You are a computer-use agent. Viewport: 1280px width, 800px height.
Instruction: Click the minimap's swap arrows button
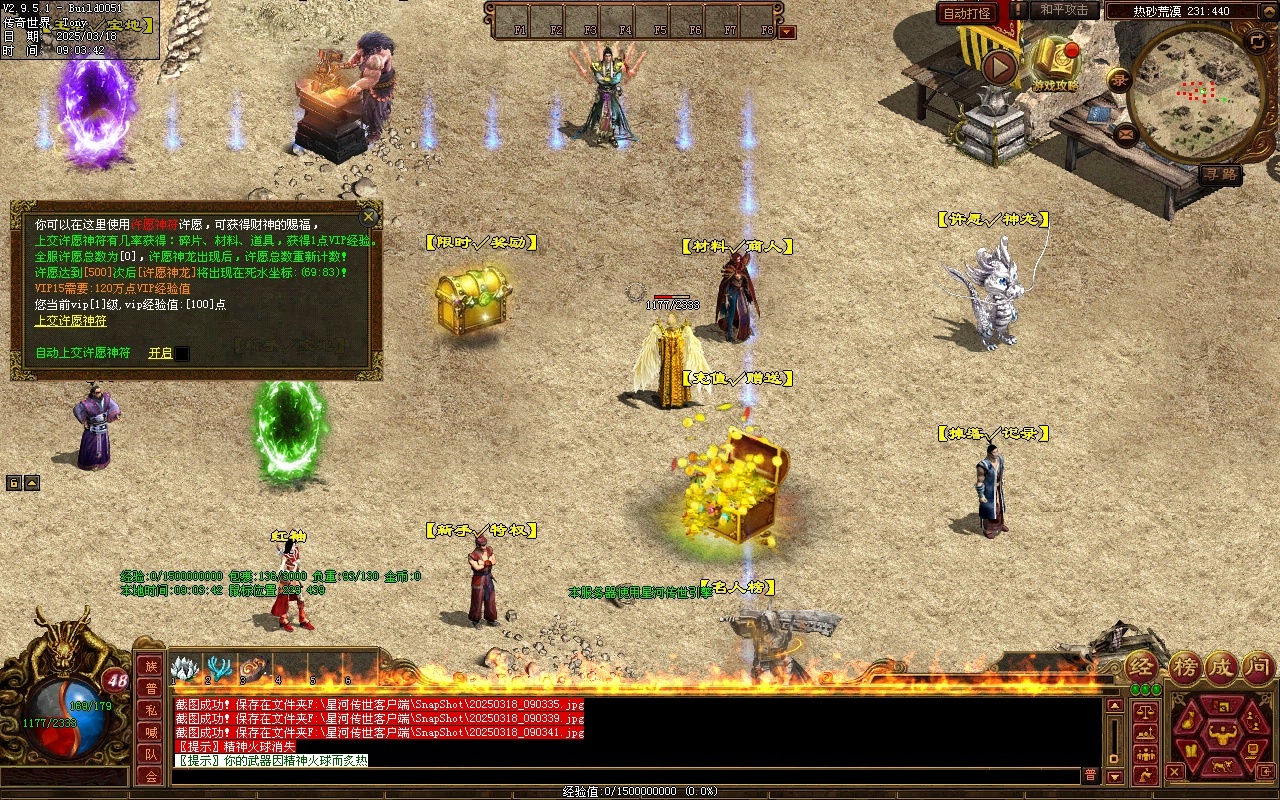pos(1257,41)
